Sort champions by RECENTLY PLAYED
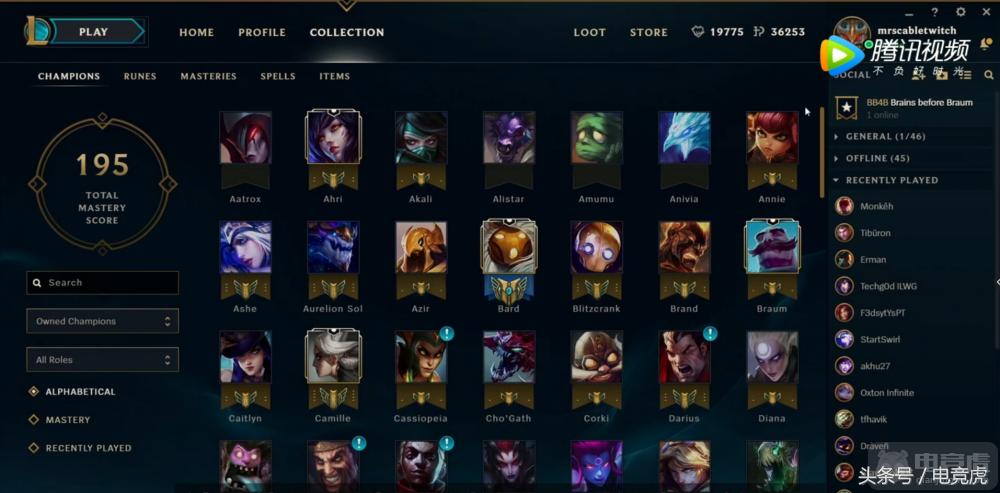Screen dimensions: 1000x493 click(x=88, y=448)
